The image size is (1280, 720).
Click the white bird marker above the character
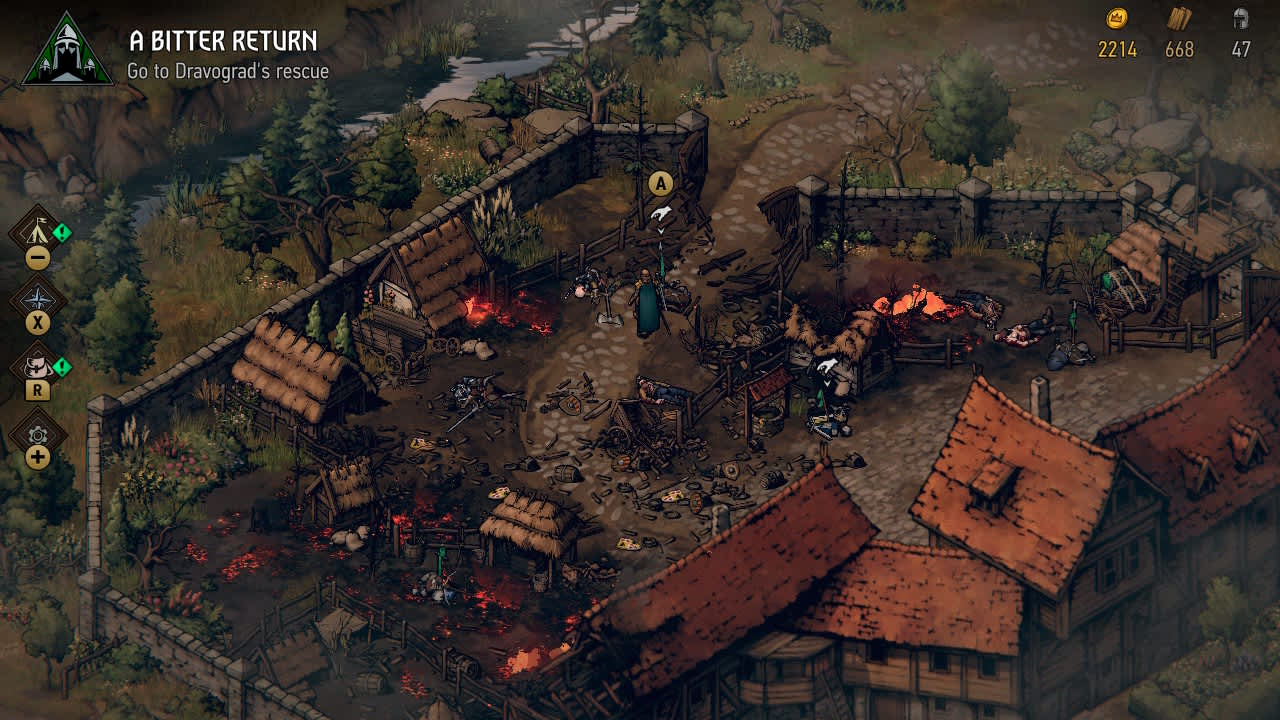point(661,211)
